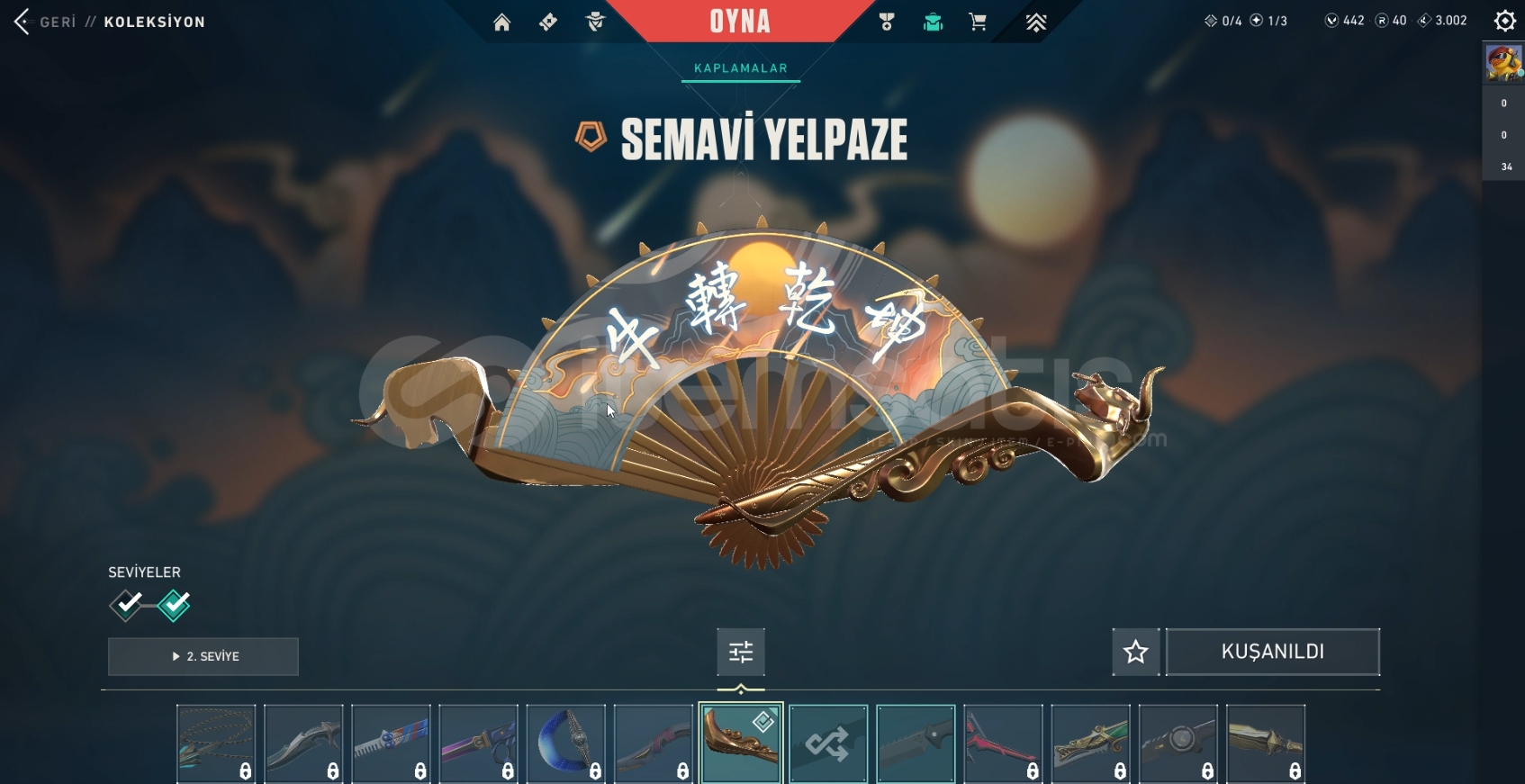This screenshot has width=1525, height=784.
Task: Choose the default knife thumbnail
Action: [916, 743]
